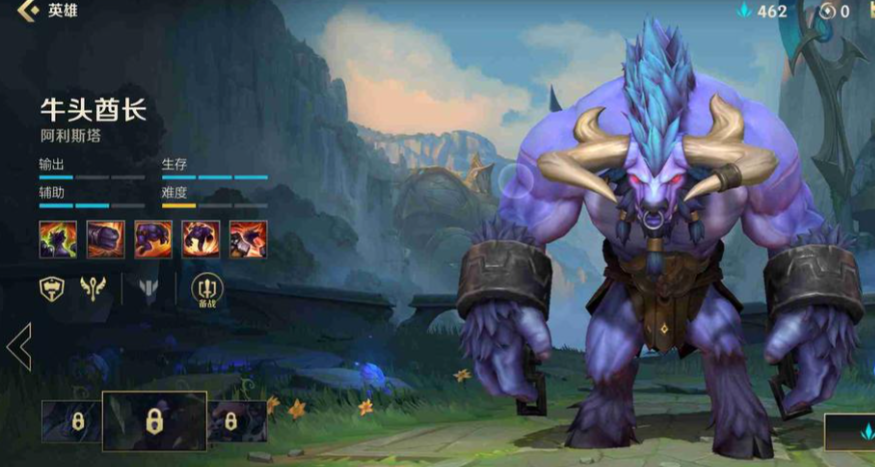
Task: Click the blue currency balance 462
Action: pyautogui.click(x=762, y=12)
